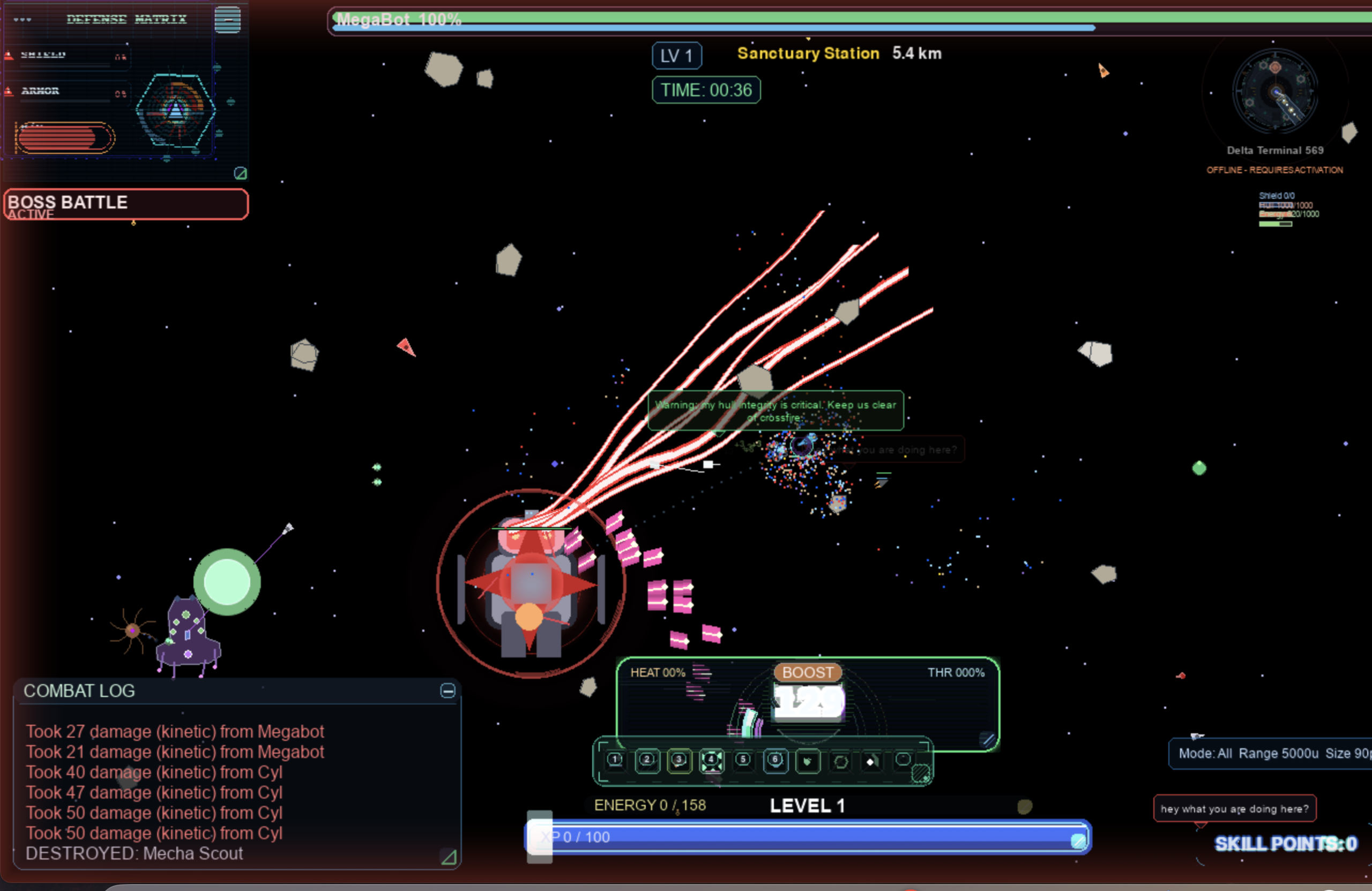Pick hotbar slot 5
Screen dimensions: 1372x891
(743, 760)
